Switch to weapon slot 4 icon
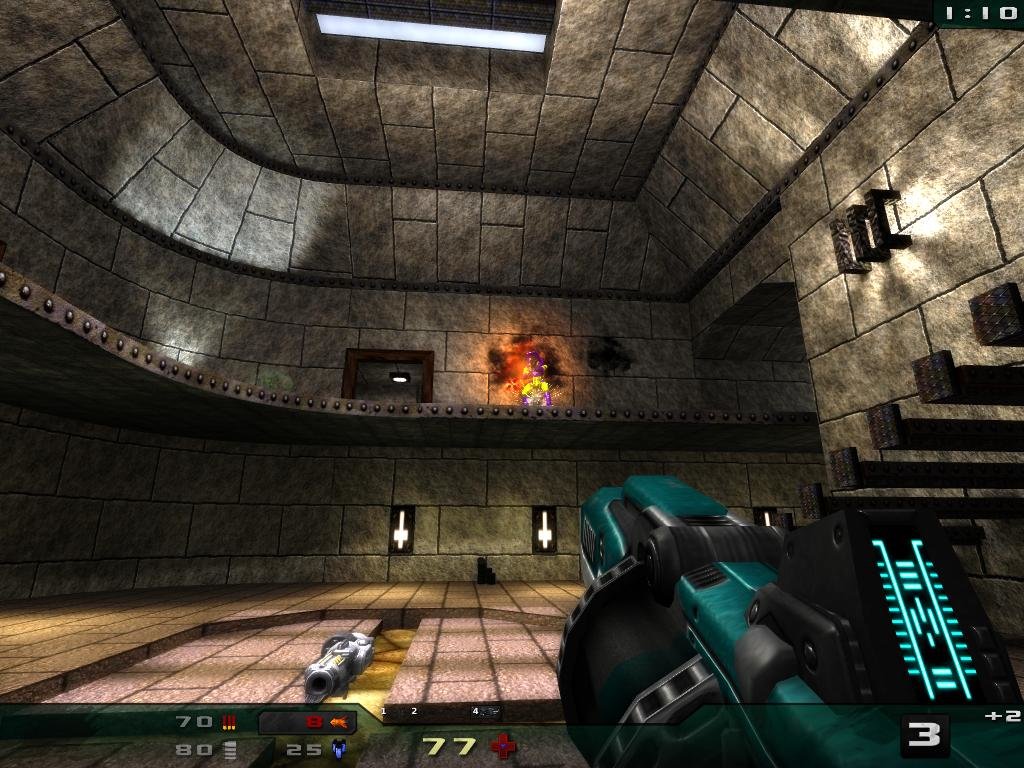The width and height of the screenshot is (1024, 768). tap(487, 712)
